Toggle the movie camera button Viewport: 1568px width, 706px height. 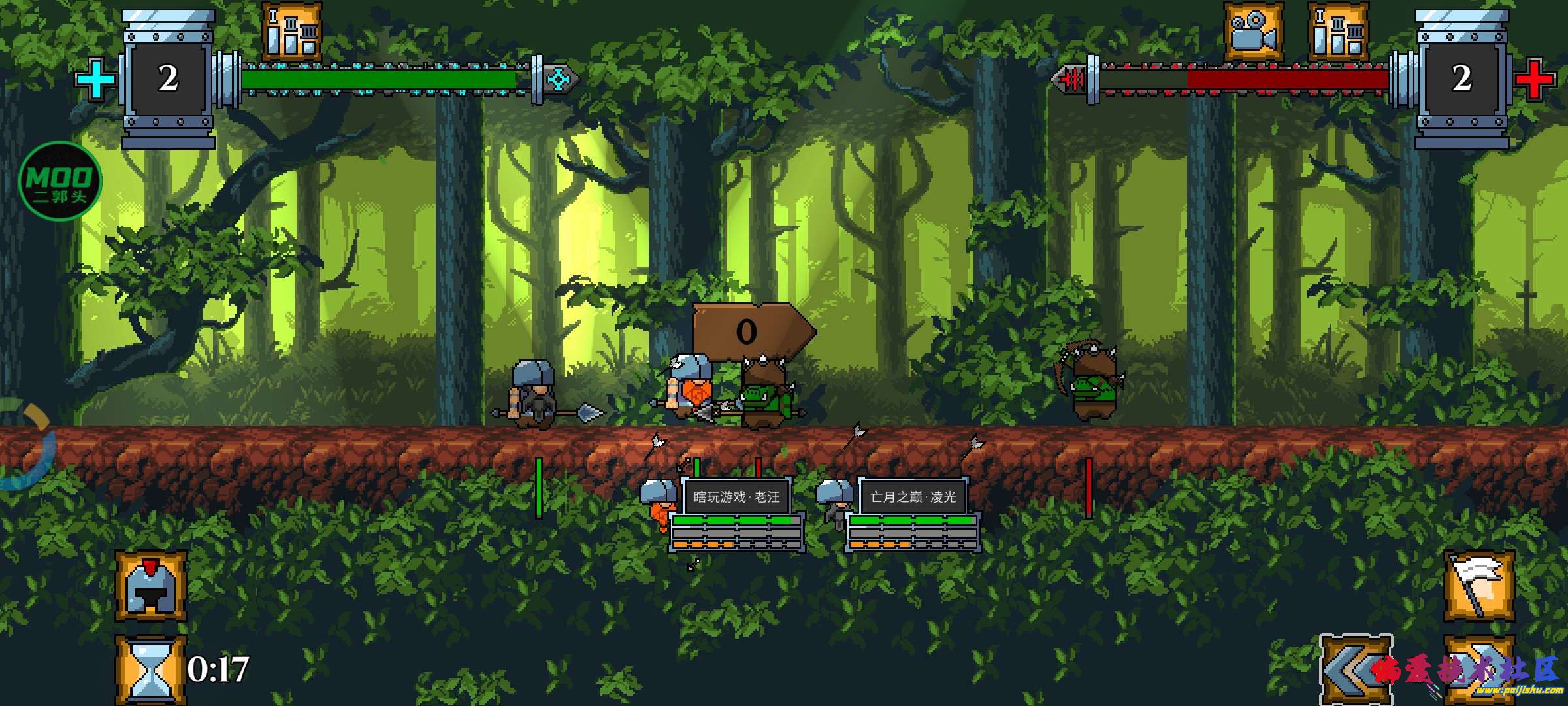(x=1253, y=31)
